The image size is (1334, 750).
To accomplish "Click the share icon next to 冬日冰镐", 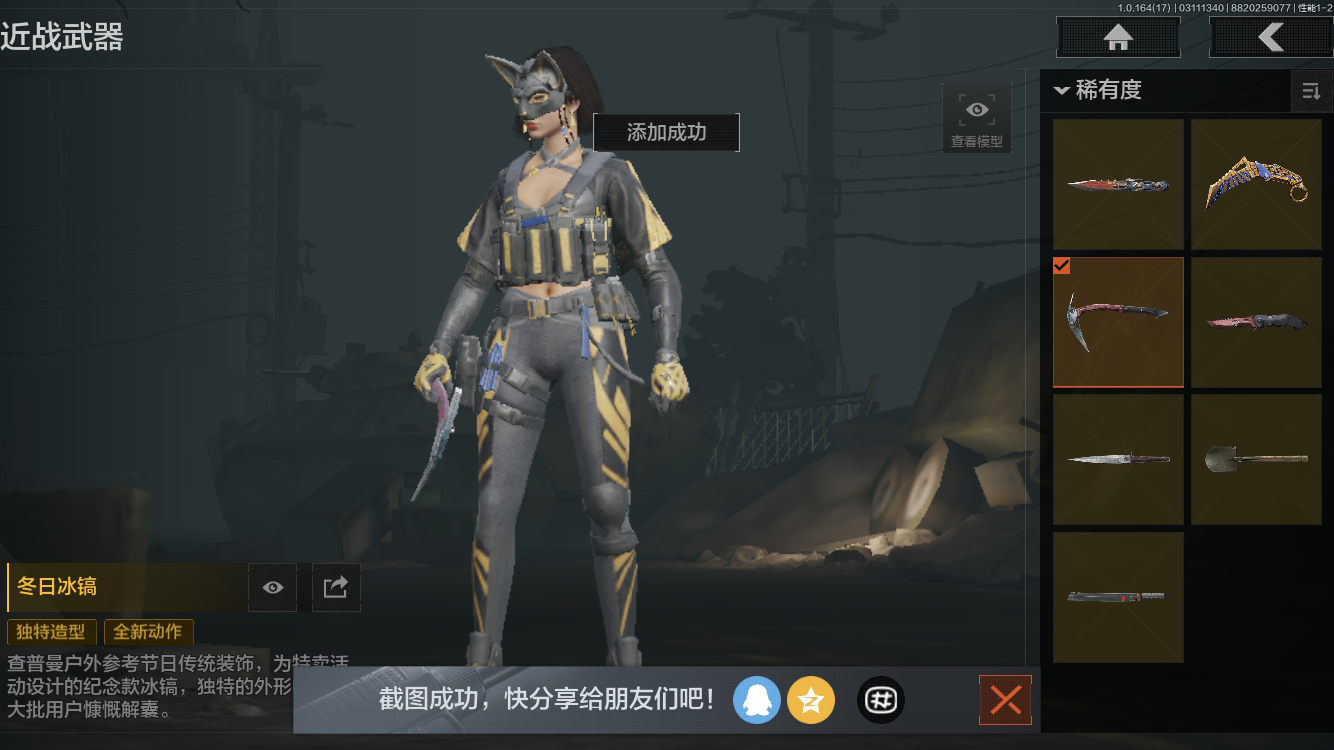I will [336, 587].
